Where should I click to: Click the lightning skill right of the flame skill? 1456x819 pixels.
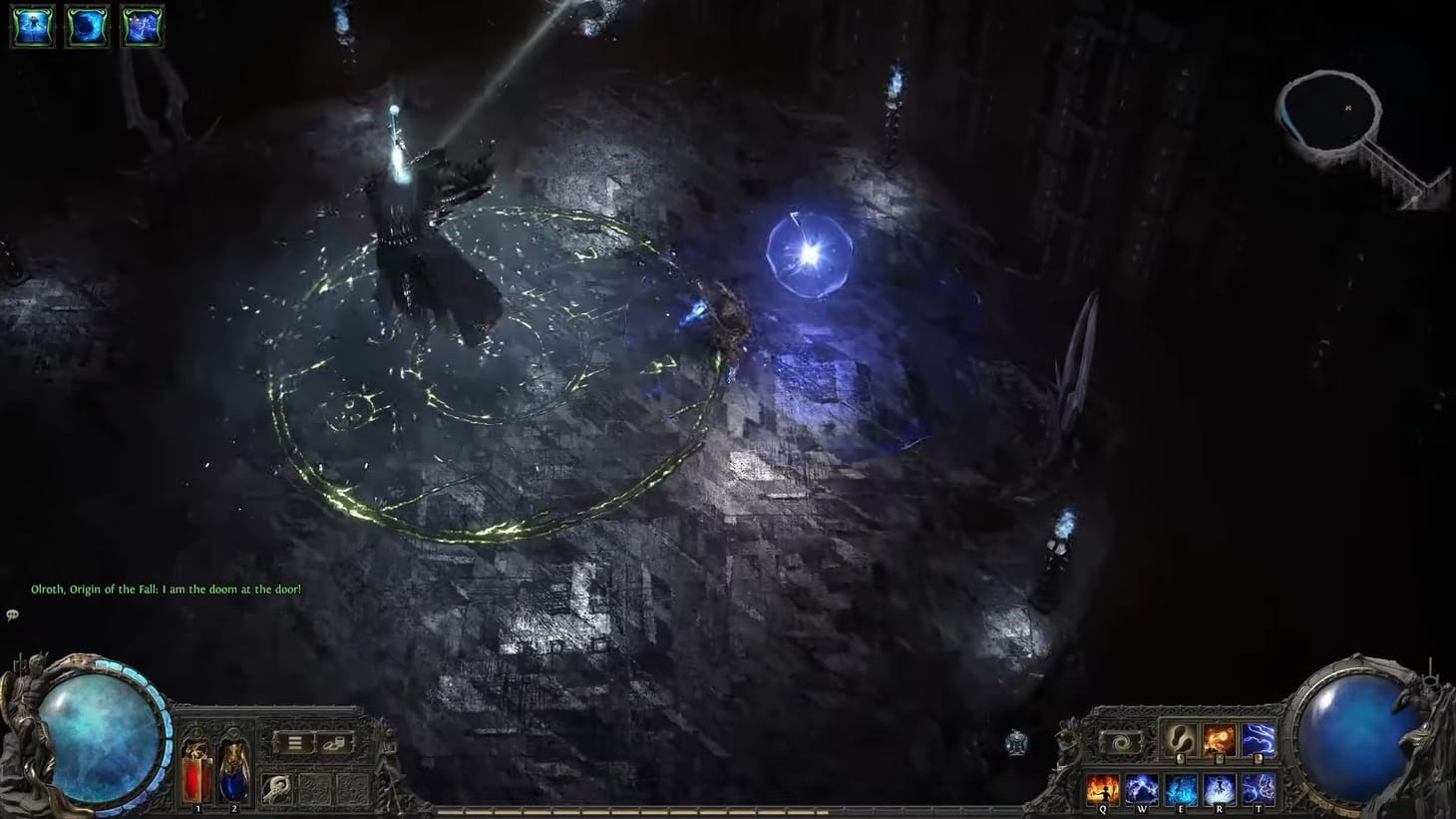click(x=1259, y=740)
